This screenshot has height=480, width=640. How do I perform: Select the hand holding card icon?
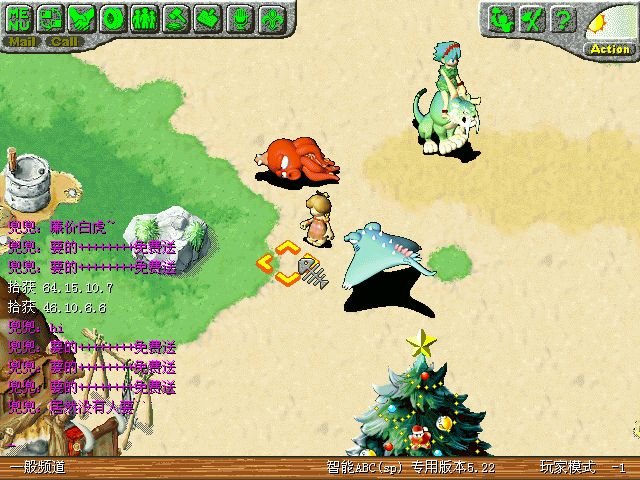(x=208, y=18)
